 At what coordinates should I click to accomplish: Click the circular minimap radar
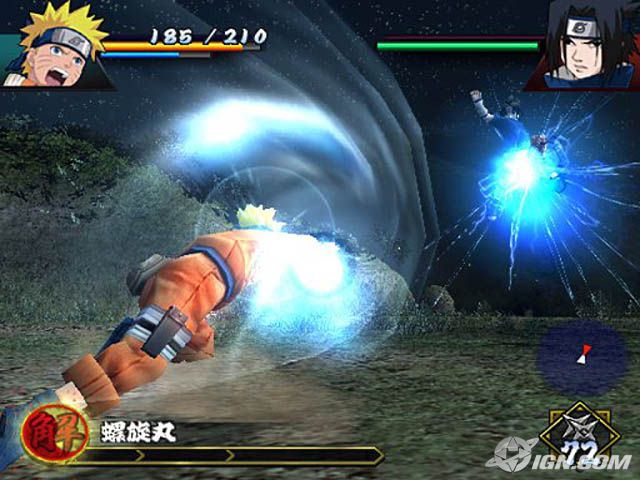[x=582, y=357]
